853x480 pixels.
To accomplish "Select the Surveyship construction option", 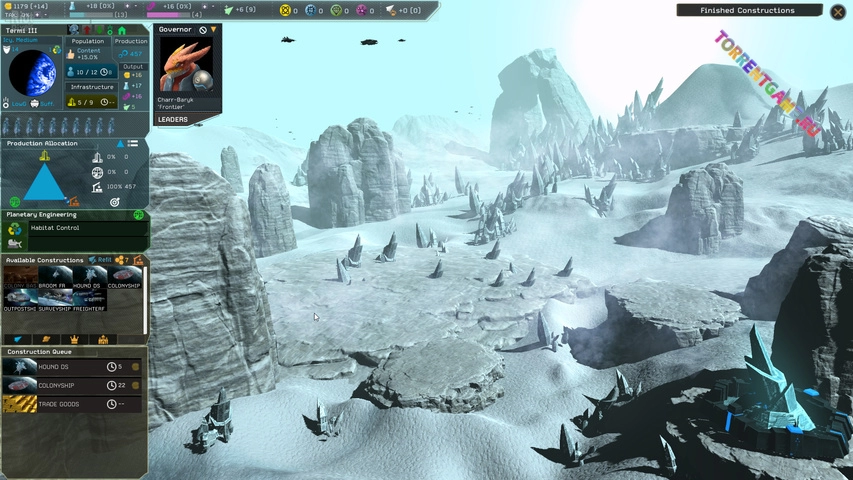I will pos(52,299).
